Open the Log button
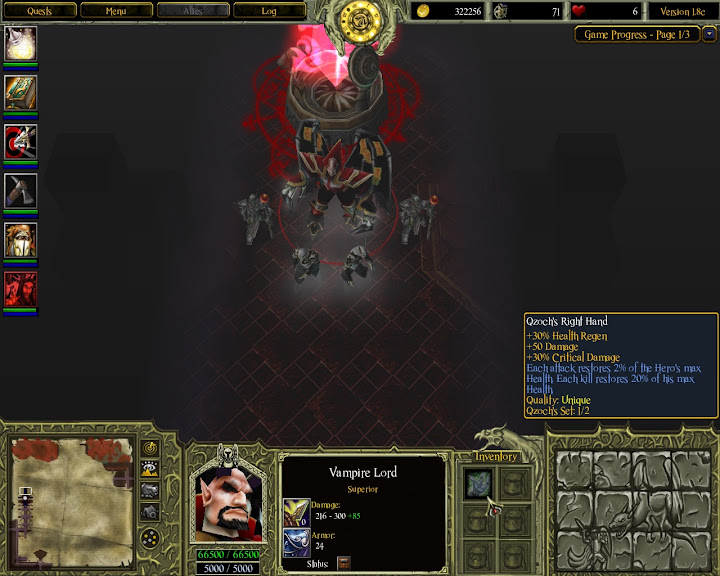720x576 pixels. pos(269,11)
